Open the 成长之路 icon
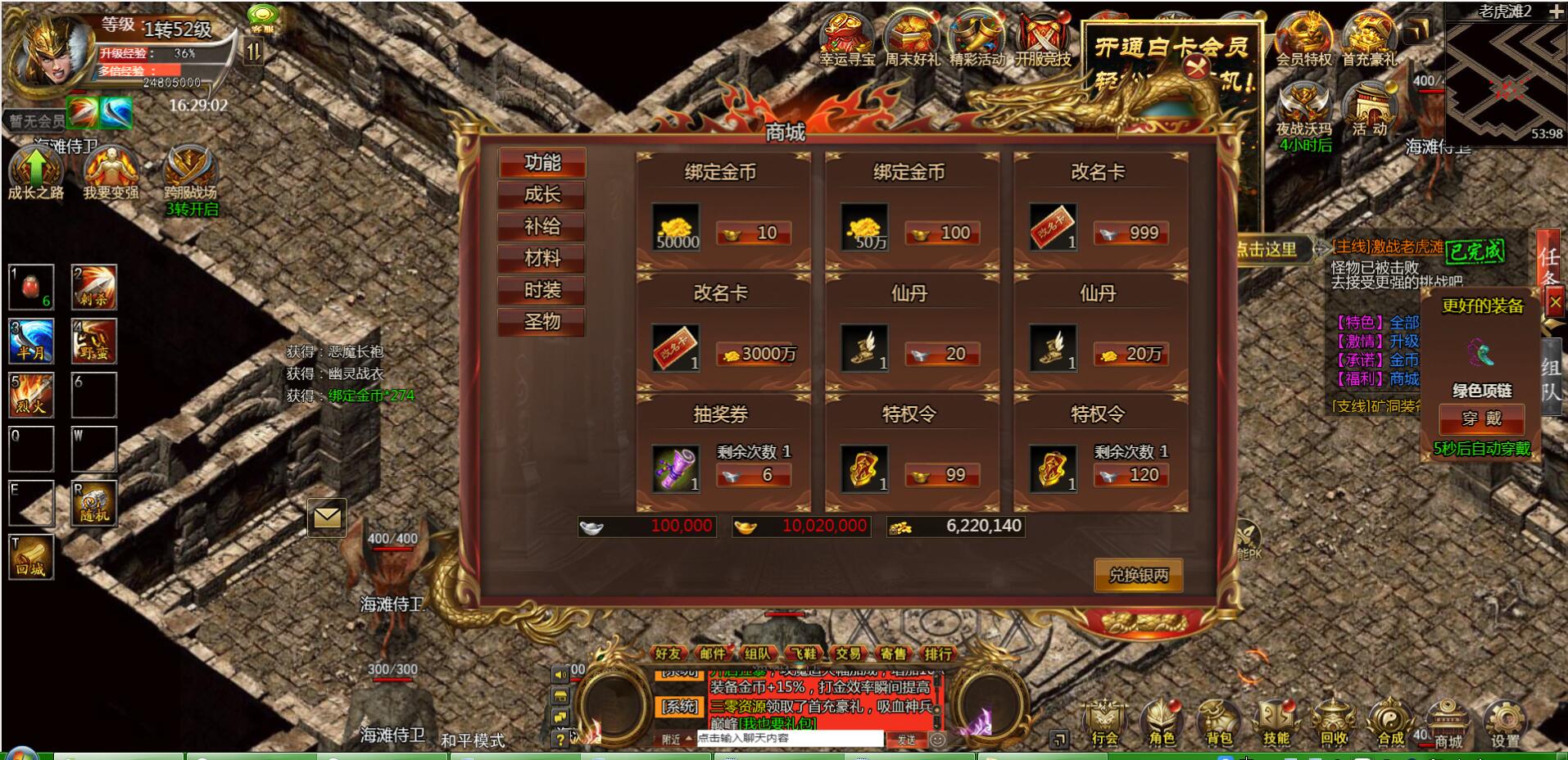 pyautogui.click(x=35, y=174)
